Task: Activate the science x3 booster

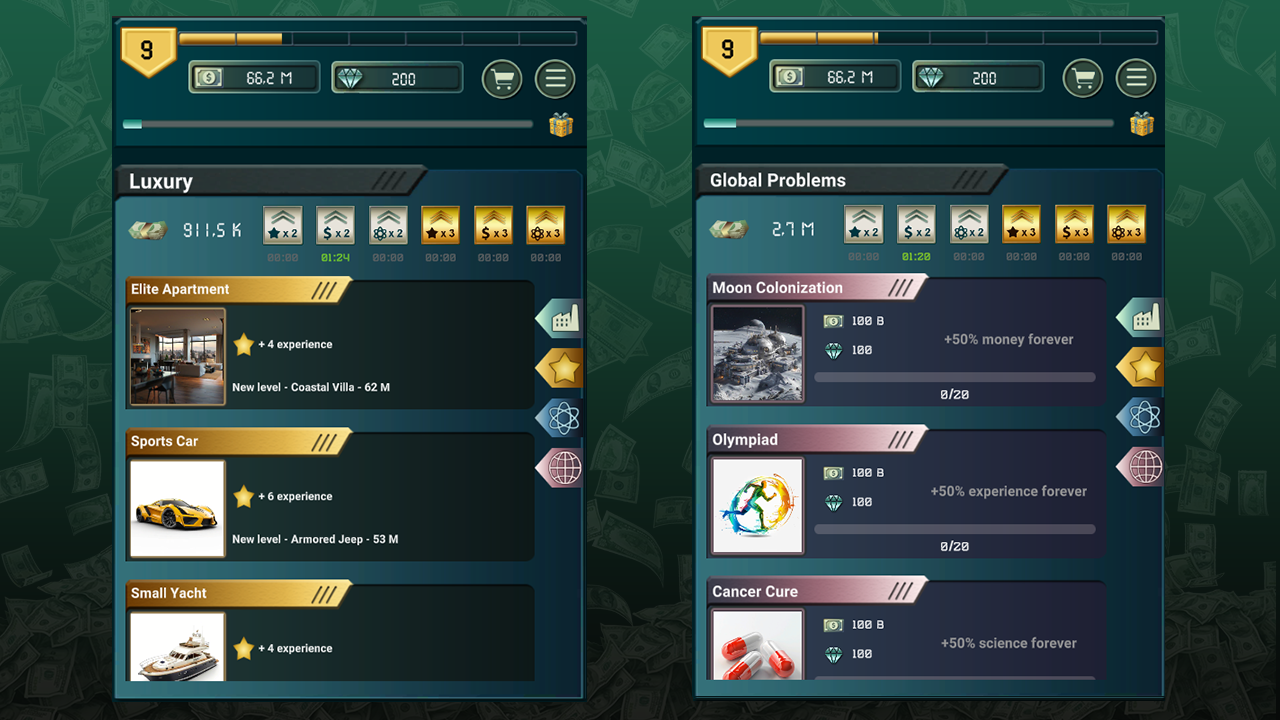Action: tap(546, 225)
